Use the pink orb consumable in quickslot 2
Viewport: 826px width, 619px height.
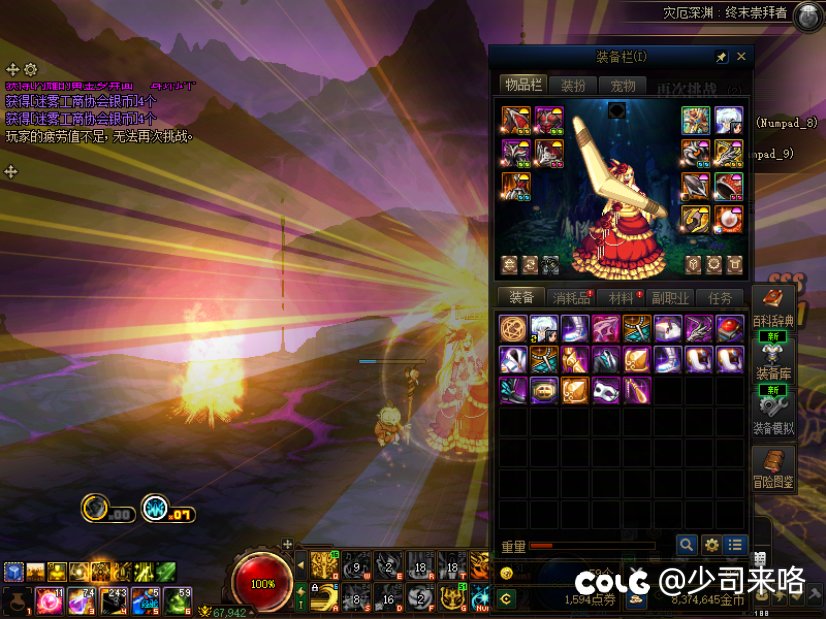(47, 600)
